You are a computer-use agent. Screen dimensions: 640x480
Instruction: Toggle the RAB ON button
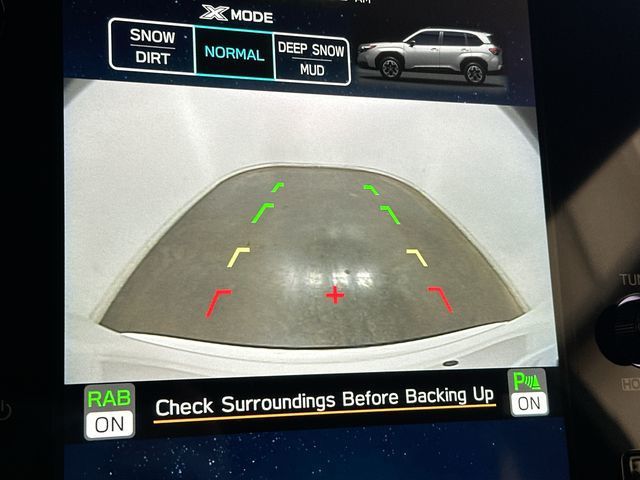tap(109, 411)
